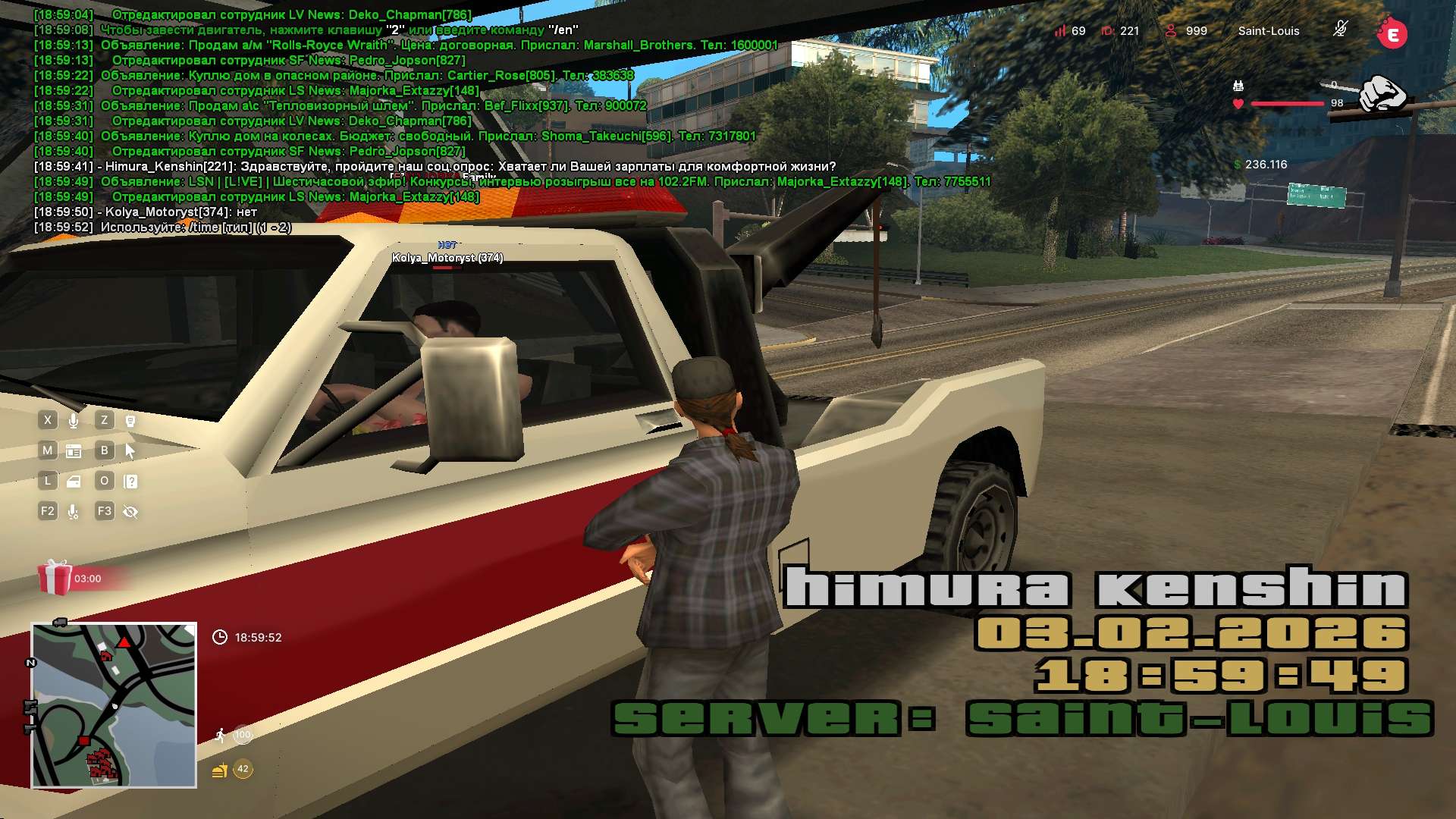This screenshot has width=1456, height=819.
Task: Click the muted microphone indicator
Action: pos(1340,30)
